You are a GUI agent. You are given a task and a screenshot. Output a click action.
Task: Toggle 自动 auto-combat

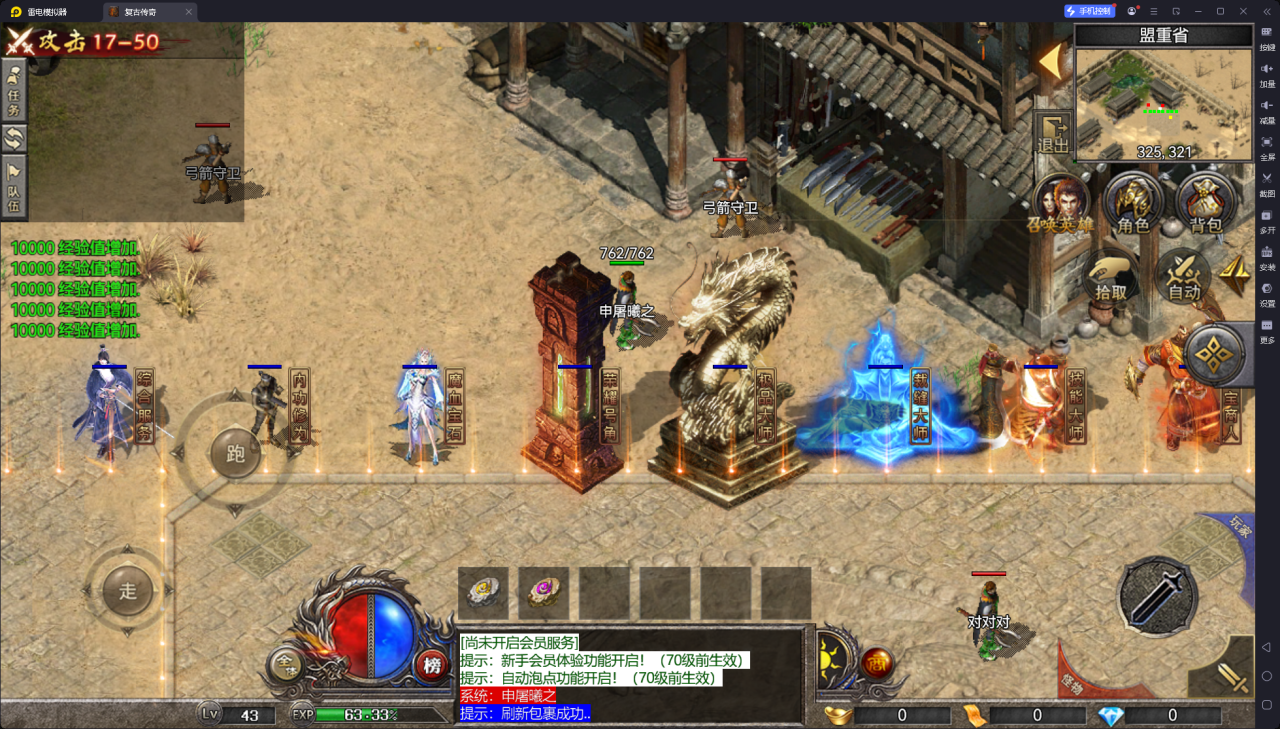[1184, 275]
